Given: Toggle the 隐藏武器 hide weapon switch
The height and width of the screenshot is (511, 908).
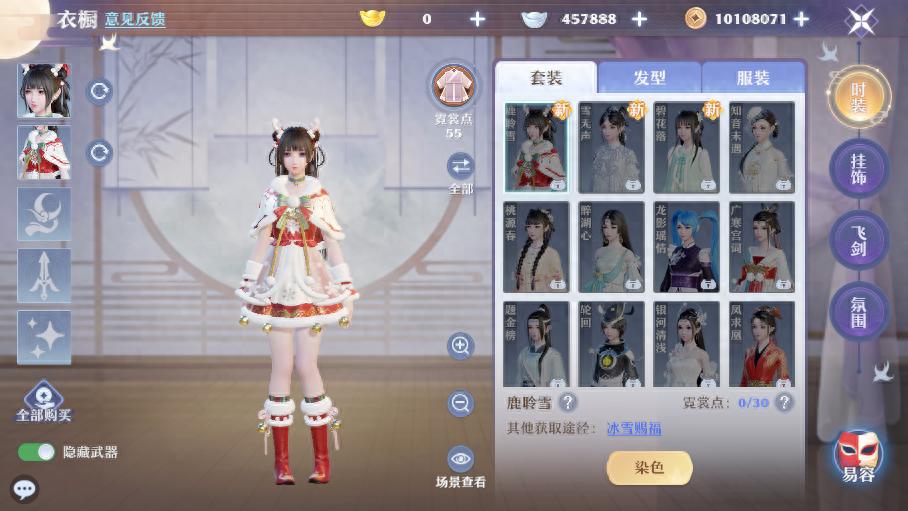Looking at the screenshot, I should point(37,452).
